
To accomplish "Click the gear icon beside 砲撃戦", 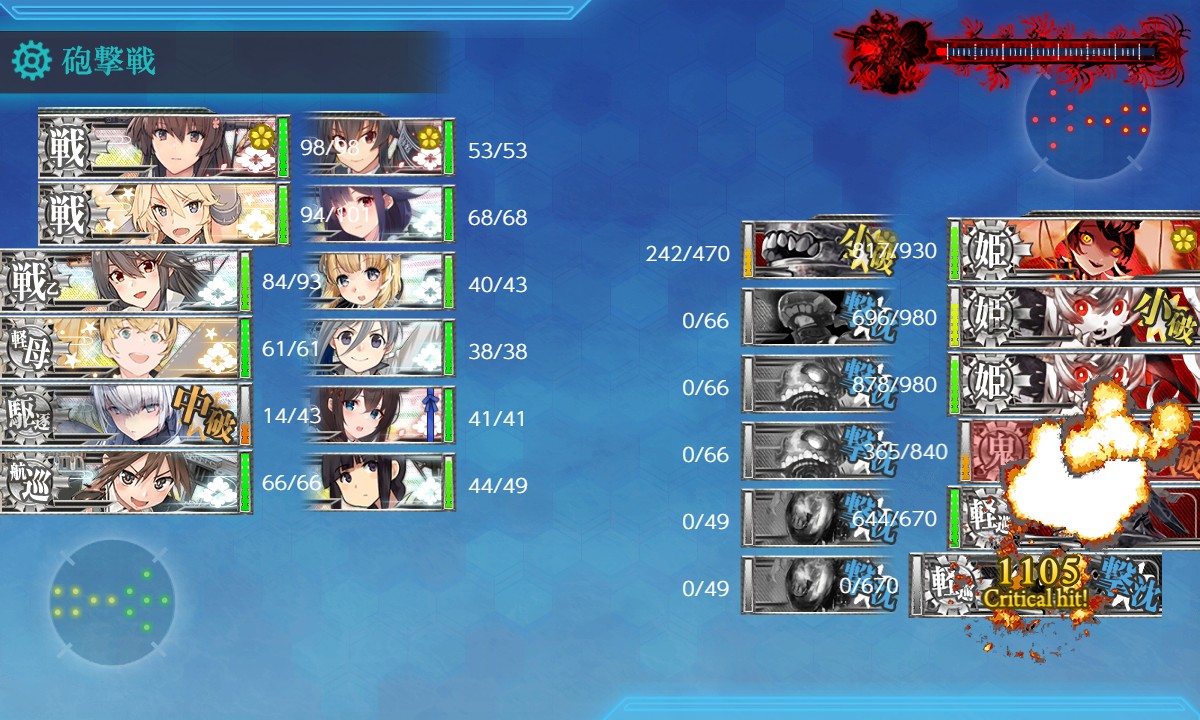I will [31, 62].
